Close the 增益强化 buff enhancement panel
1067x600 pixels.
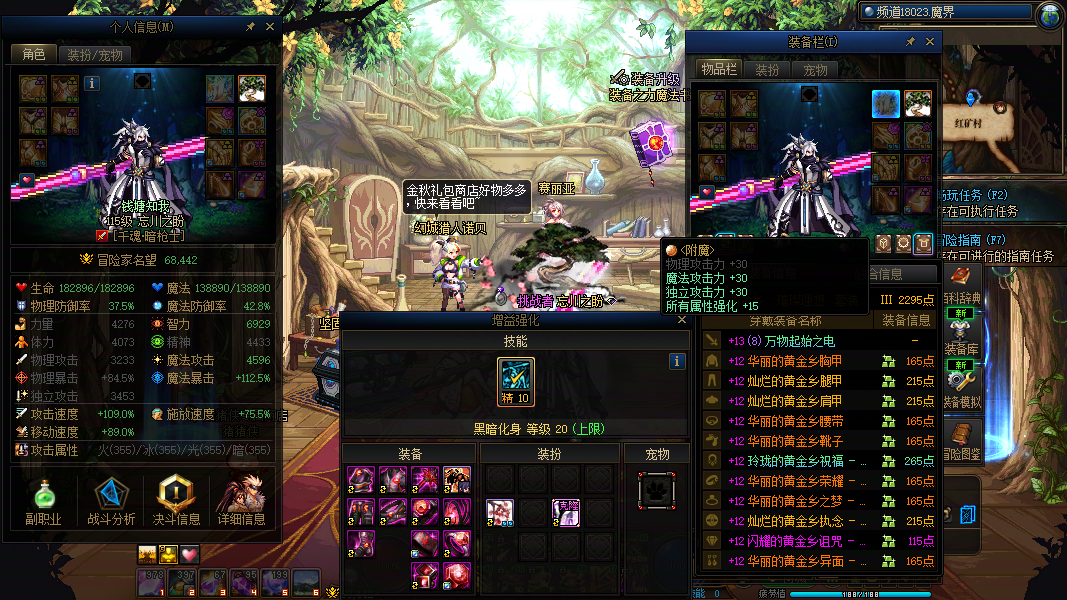point(682,321)
